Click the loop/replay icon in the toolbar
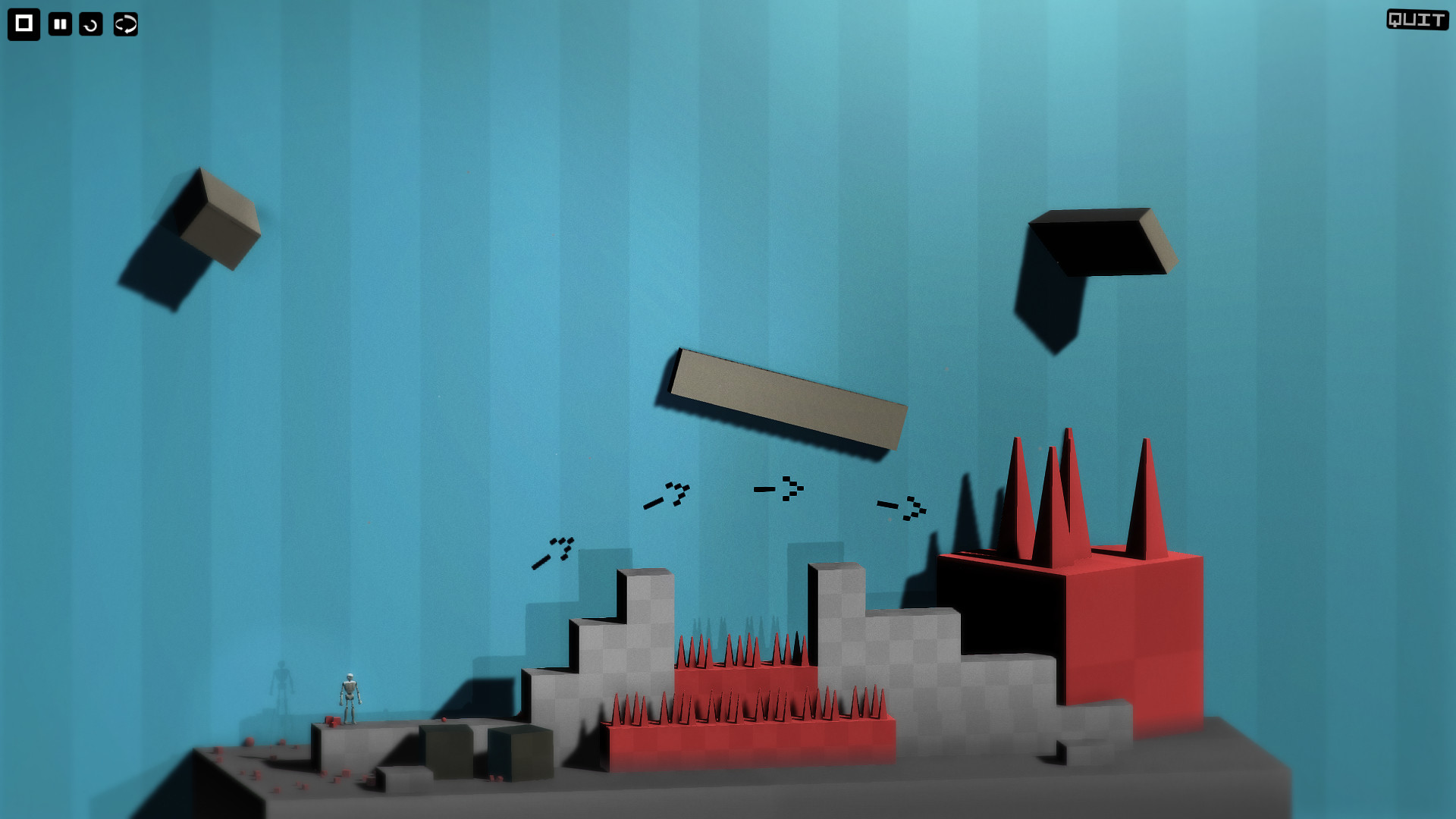The image size is (1456, 819). pyautogui.click(x=124, y=24)
